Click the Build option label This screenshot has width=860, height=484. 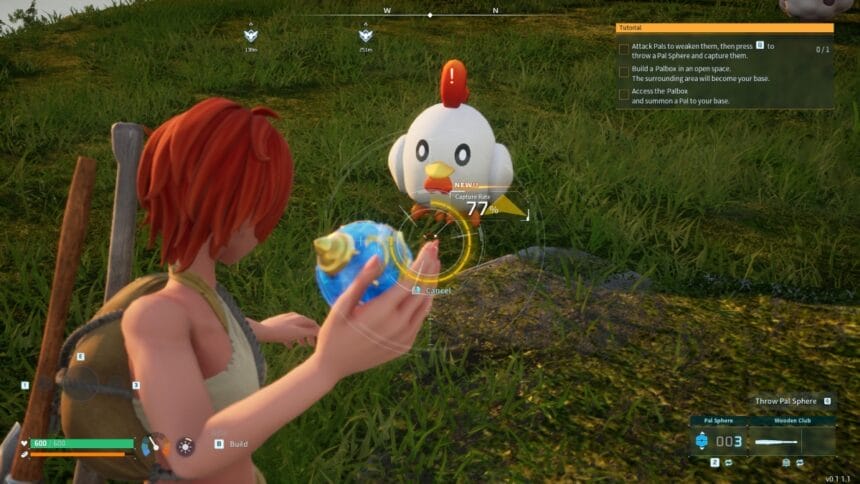[x=238, y=444]
